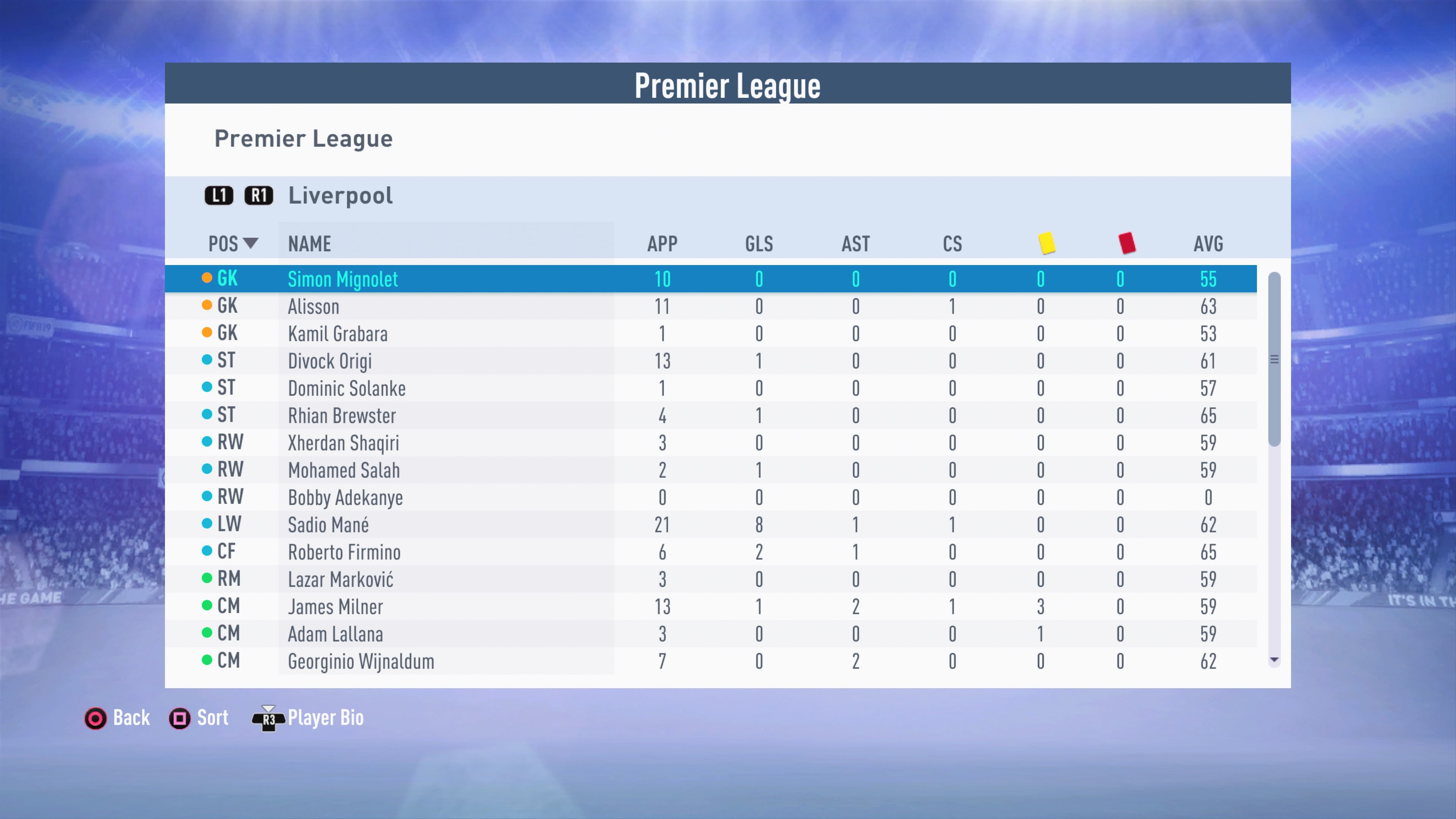This screenshot has width=1456, height=819.
Task: Choose Rhian Brewster's row
Action: point(341,416)
